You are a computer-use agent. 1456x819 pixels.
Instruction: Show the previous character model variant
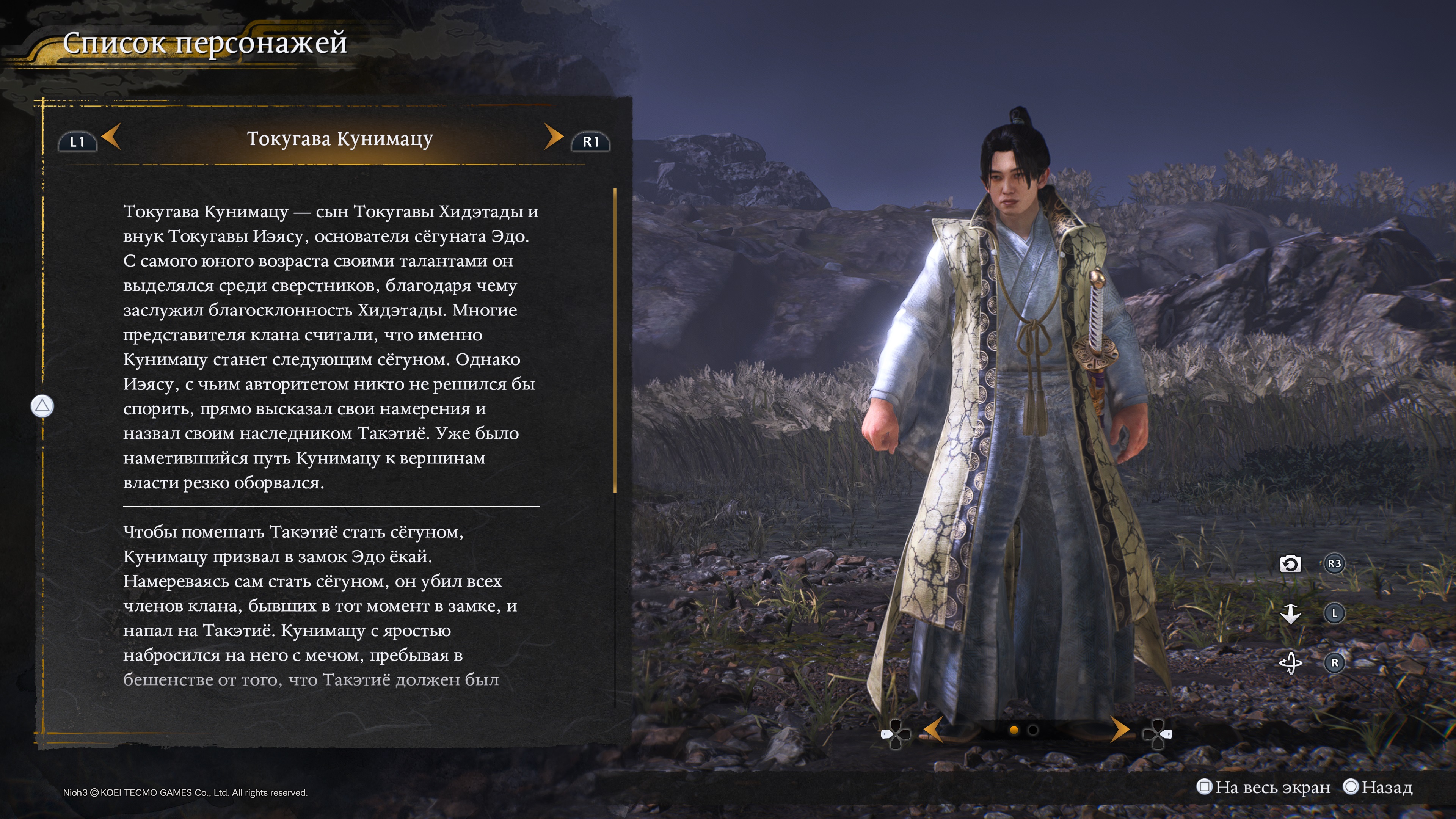(x=934, y=730)
